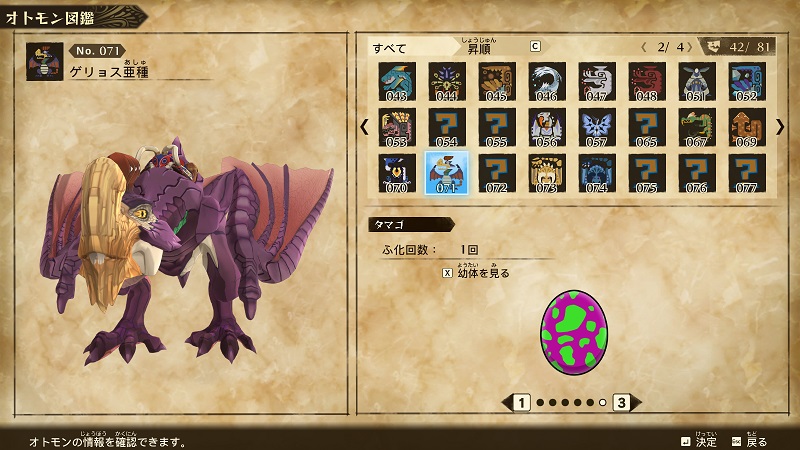The height and width of the screenshot is (450, 800).
Task: Select monstie entry number 067
Action: [x=697, y=126]
